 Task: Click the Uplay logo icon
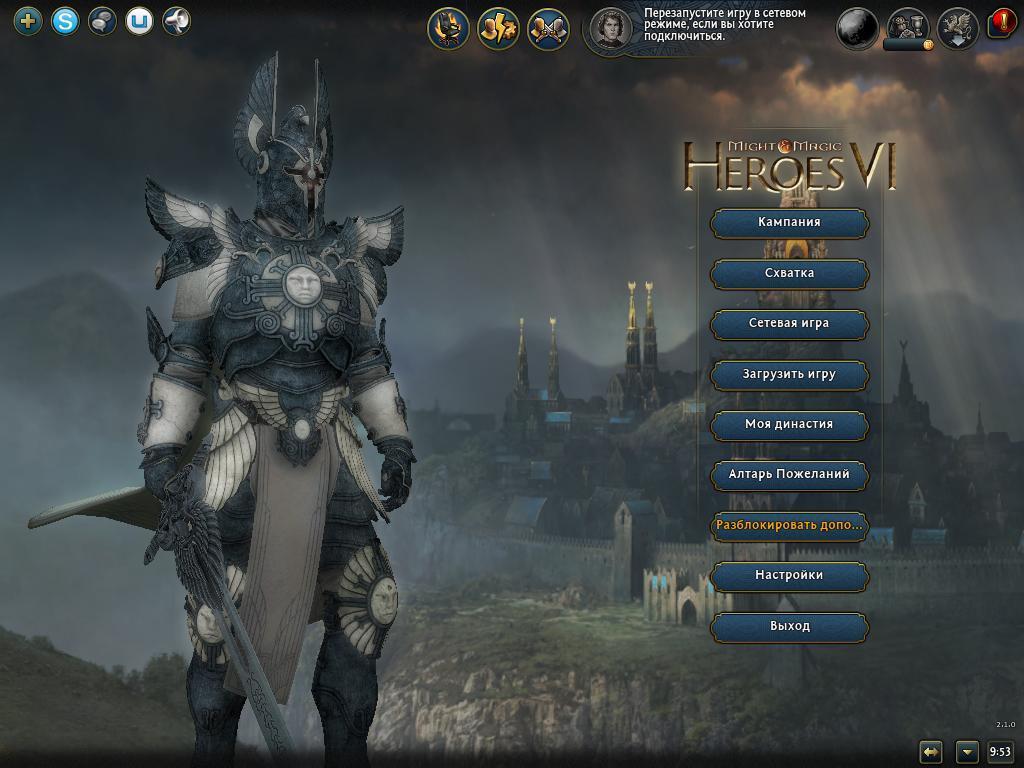click(x=139, y=20)
